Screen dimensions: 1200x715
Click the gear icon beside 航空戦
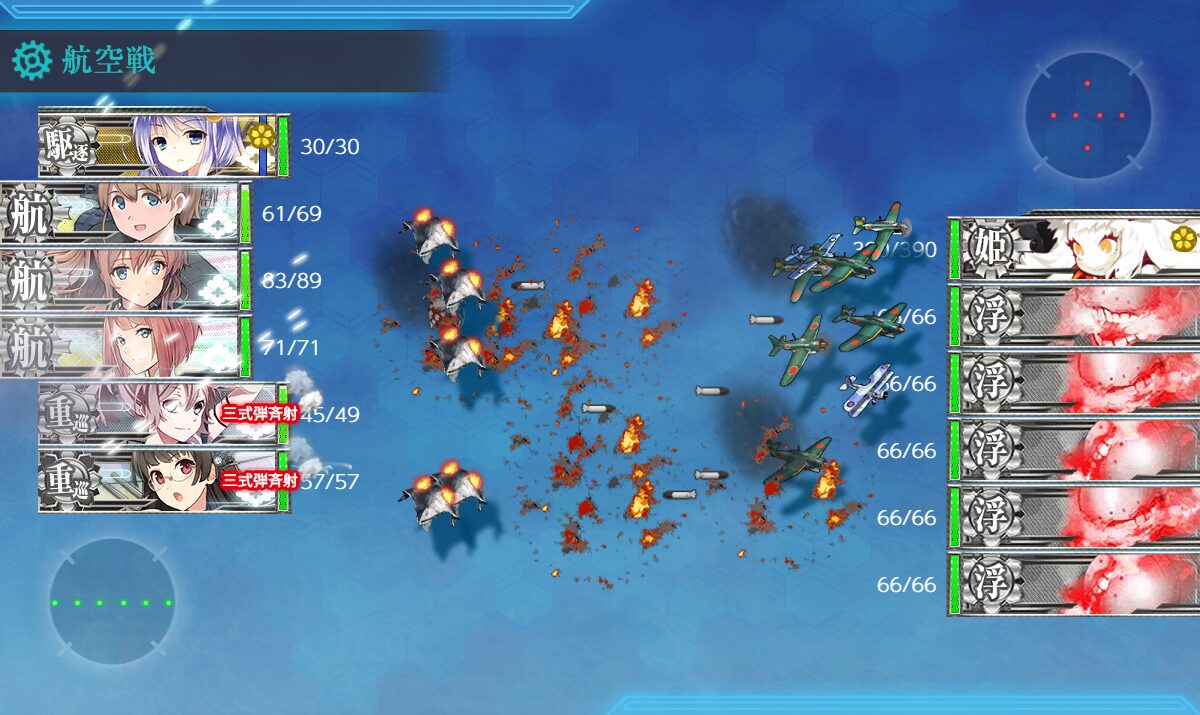pos(31,61)
